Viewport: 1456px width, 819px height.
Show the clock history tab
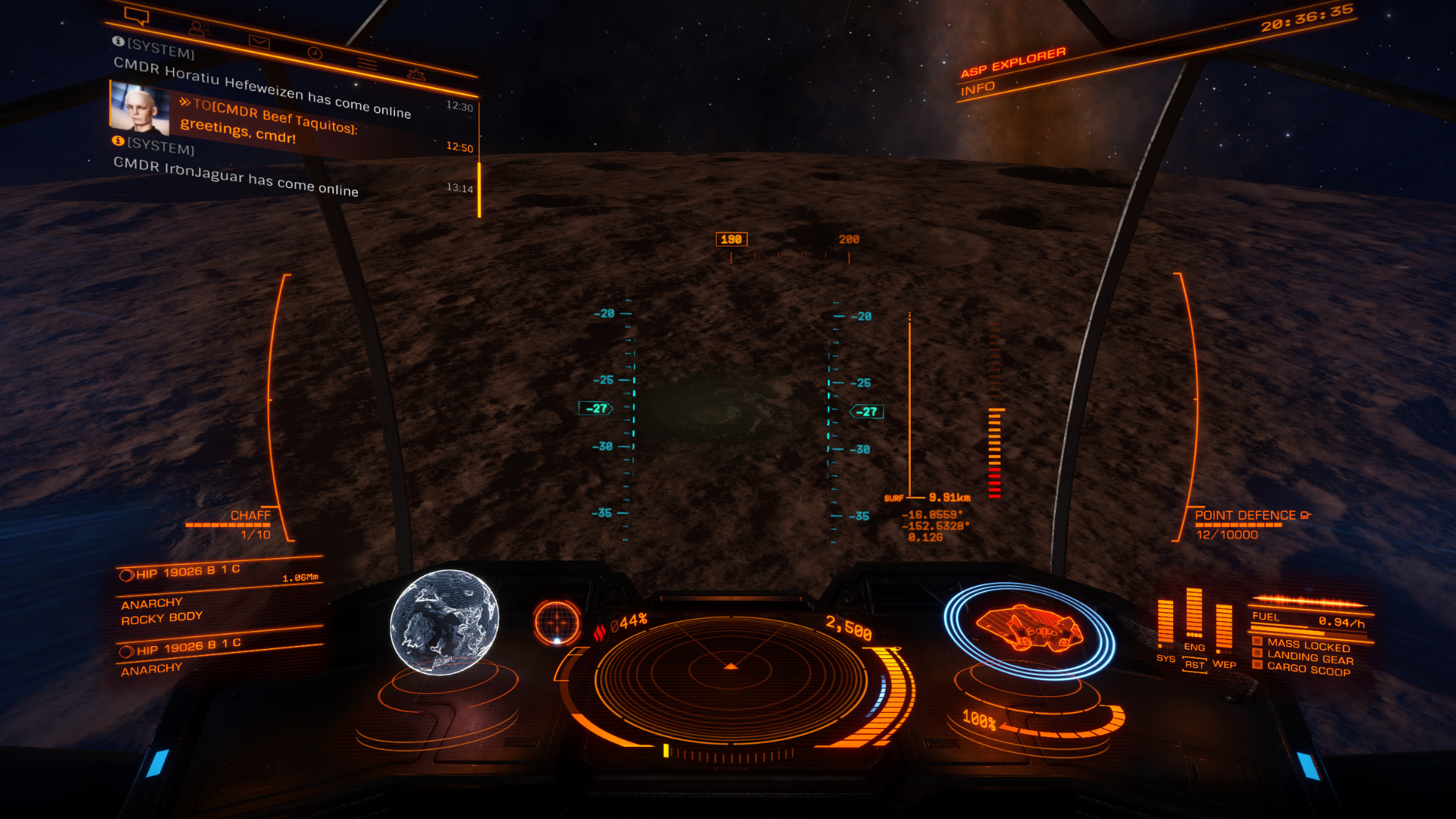(x=315, y=53)
